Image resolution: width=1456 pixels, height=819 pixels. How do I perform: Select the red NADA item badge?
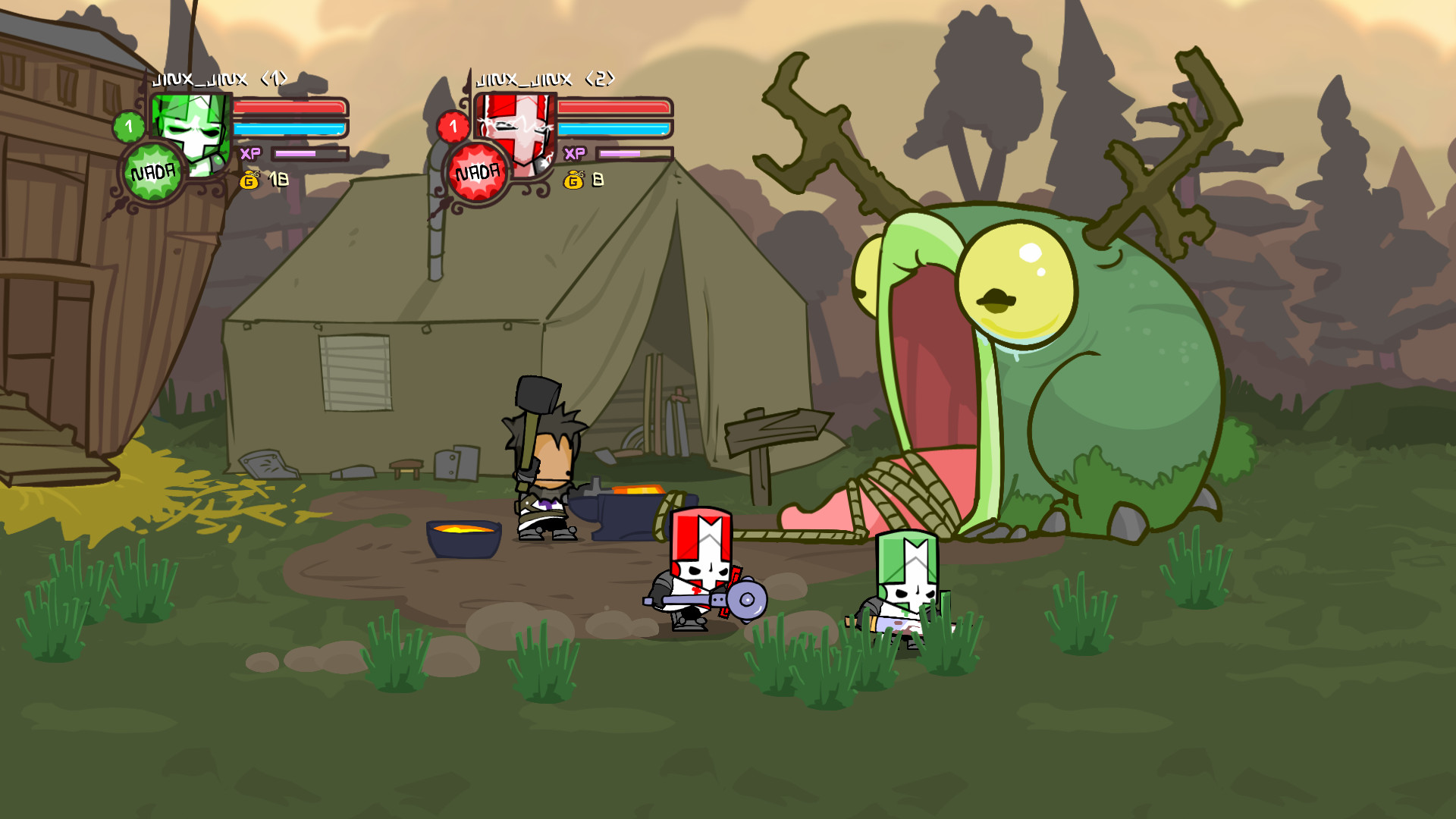tap(477, 173)
